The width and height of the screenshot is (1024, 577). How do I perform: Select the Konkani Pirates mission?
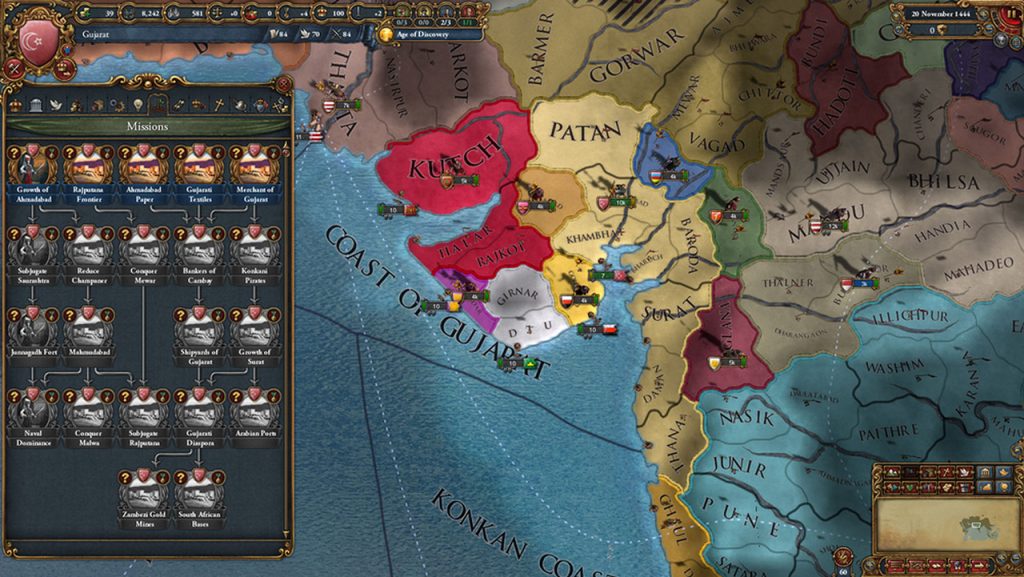[255, 247]
